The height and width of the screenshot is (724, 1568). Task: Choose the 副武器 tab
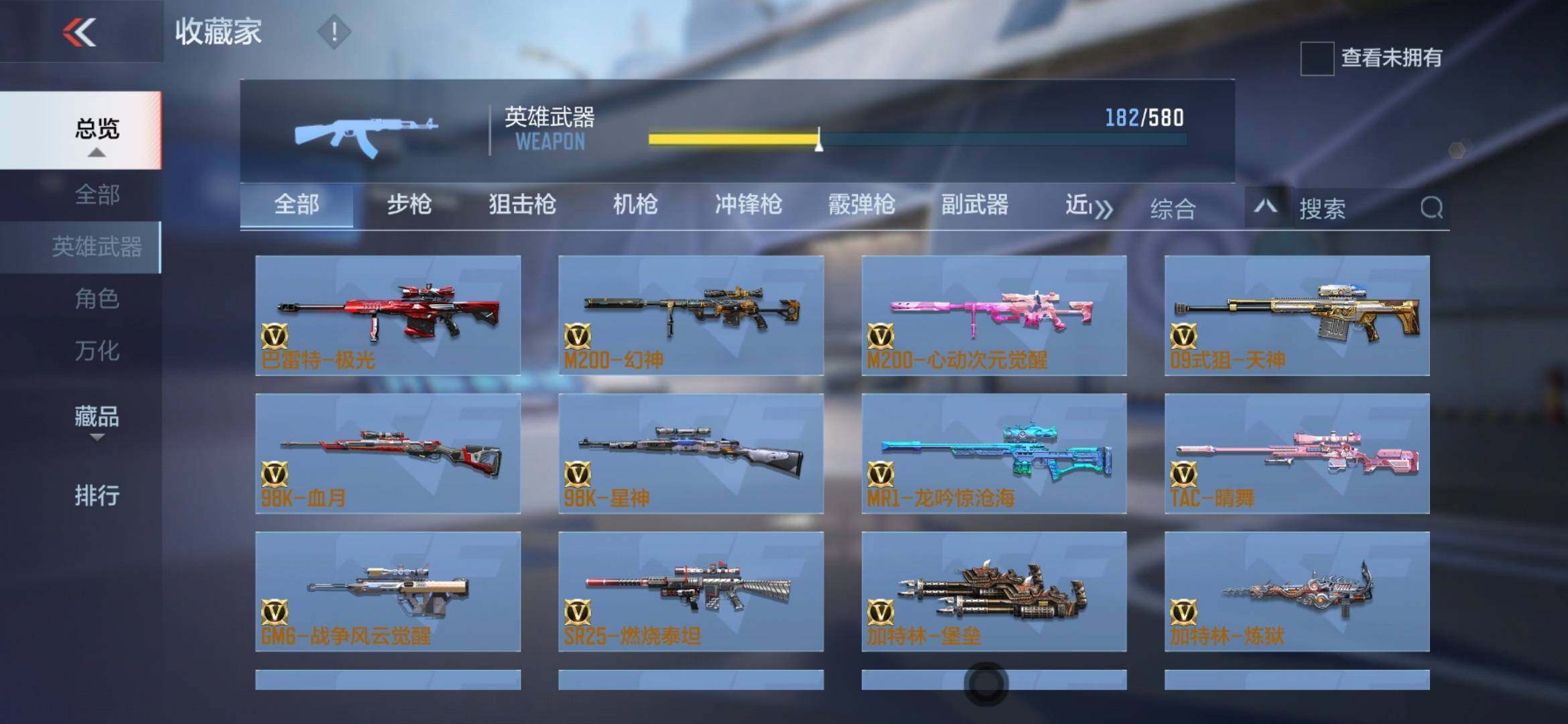(x=974, y=205)
